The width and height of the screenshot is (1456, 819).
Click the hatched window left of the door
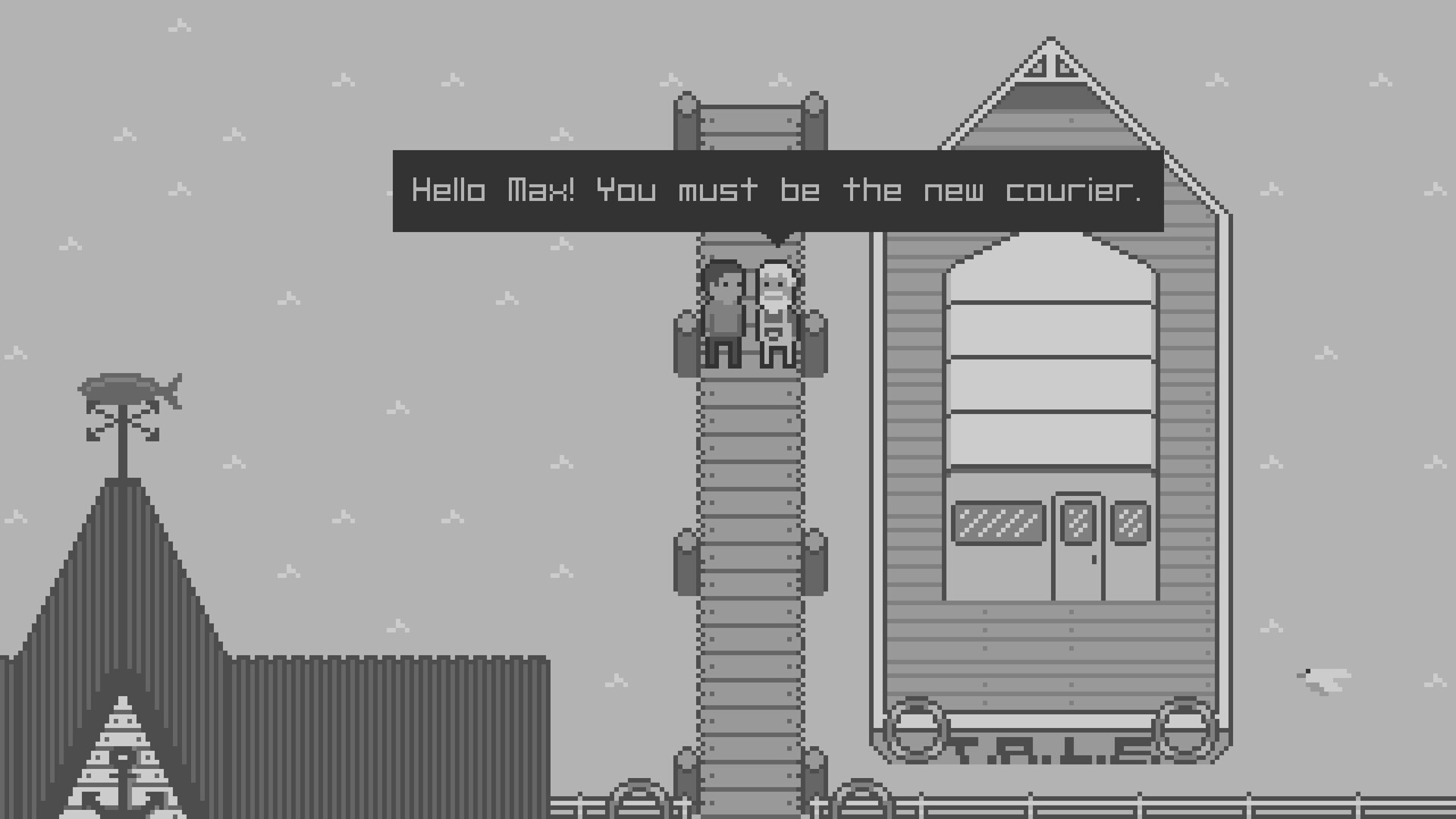coord(999,522)
